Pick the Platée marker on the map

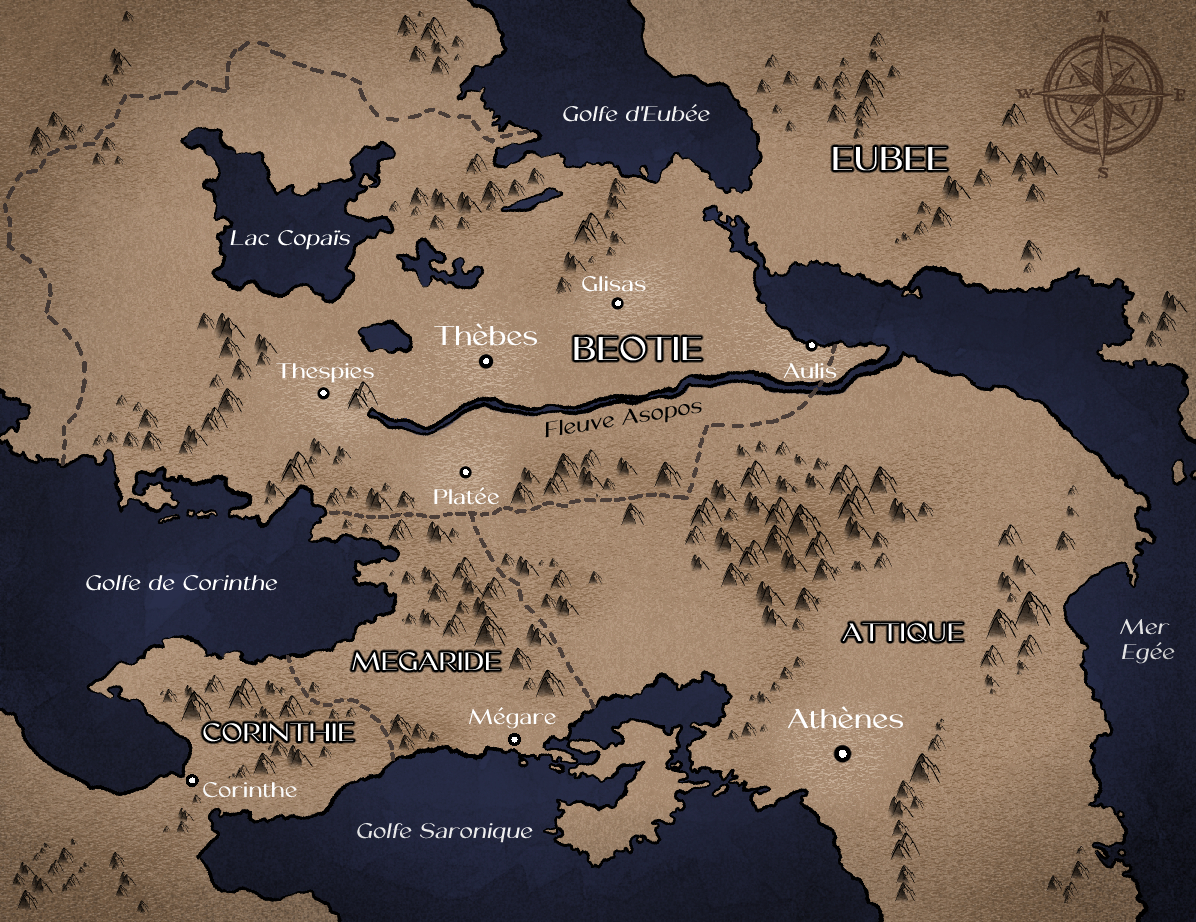click(x=465, y=472)
